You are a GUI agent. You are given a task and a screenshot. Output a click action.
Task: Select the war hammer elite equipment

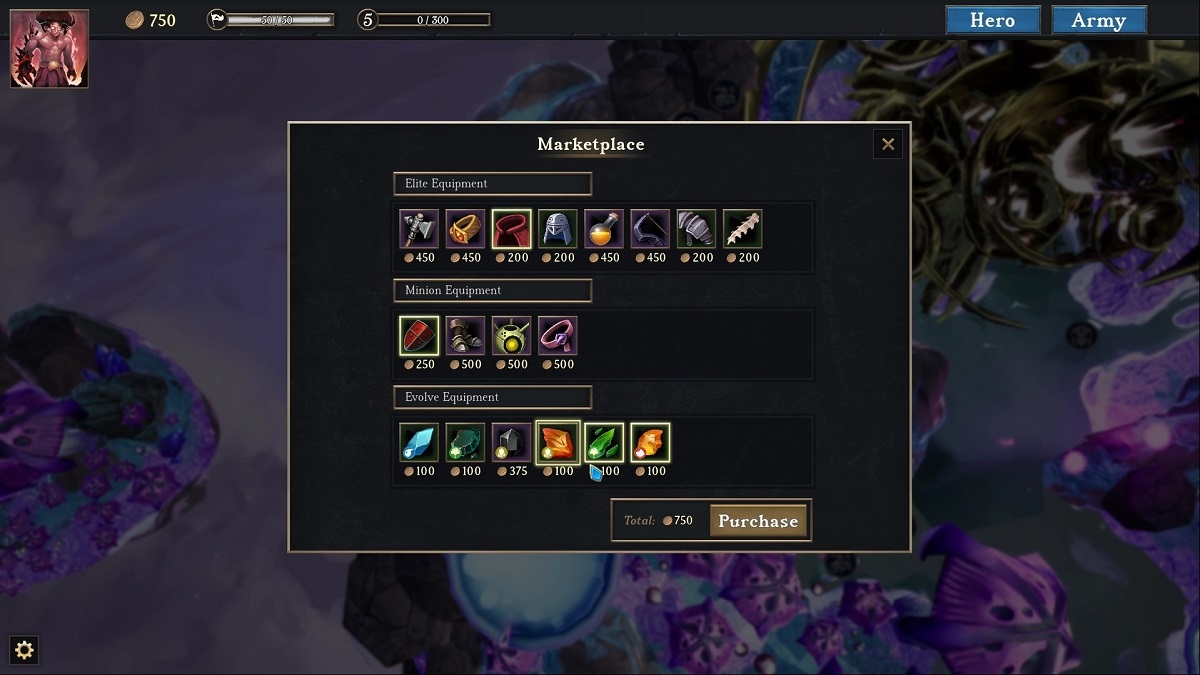(419, 229)
